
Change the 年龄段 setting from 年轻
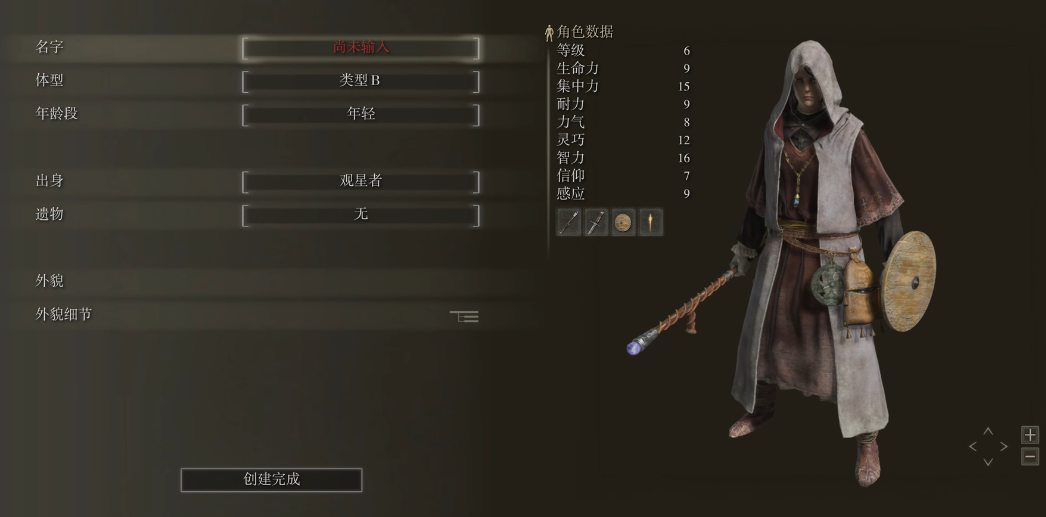pyautogui.click(x=361, y=114)
